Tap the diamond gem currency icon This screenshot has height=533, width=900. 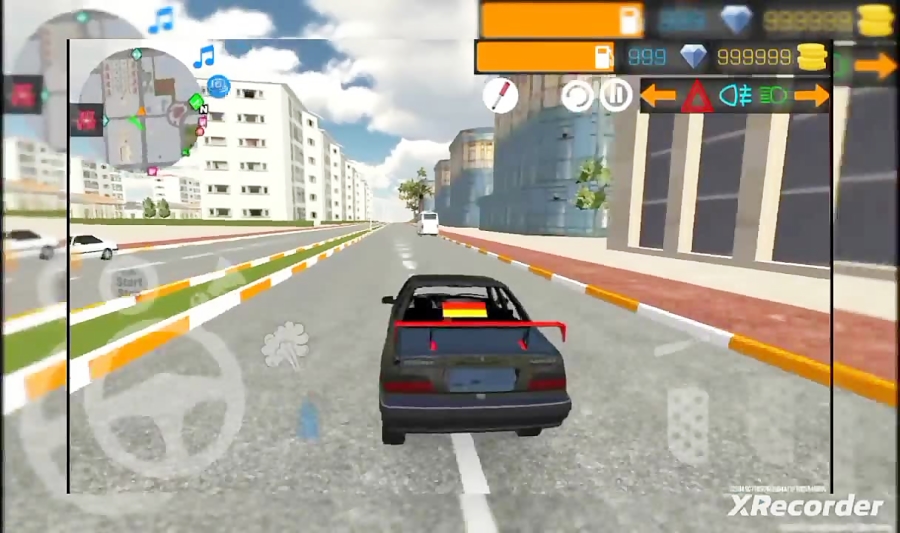pos(693,57)
